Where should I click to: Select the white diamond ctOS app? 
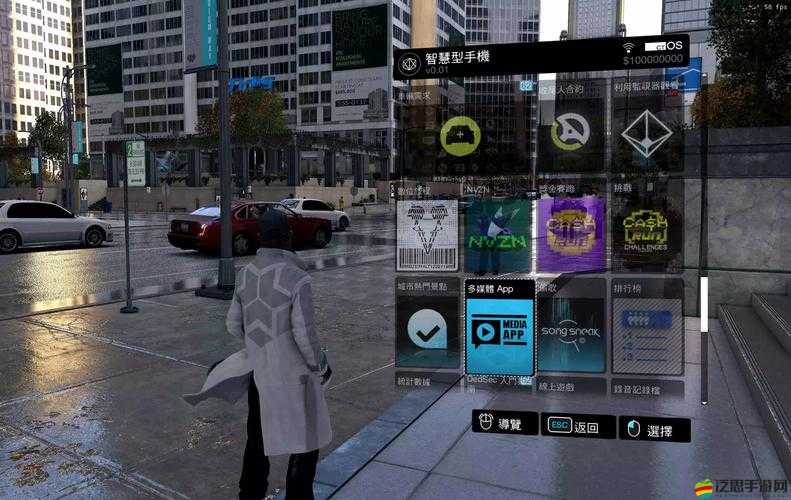[647, 134]
